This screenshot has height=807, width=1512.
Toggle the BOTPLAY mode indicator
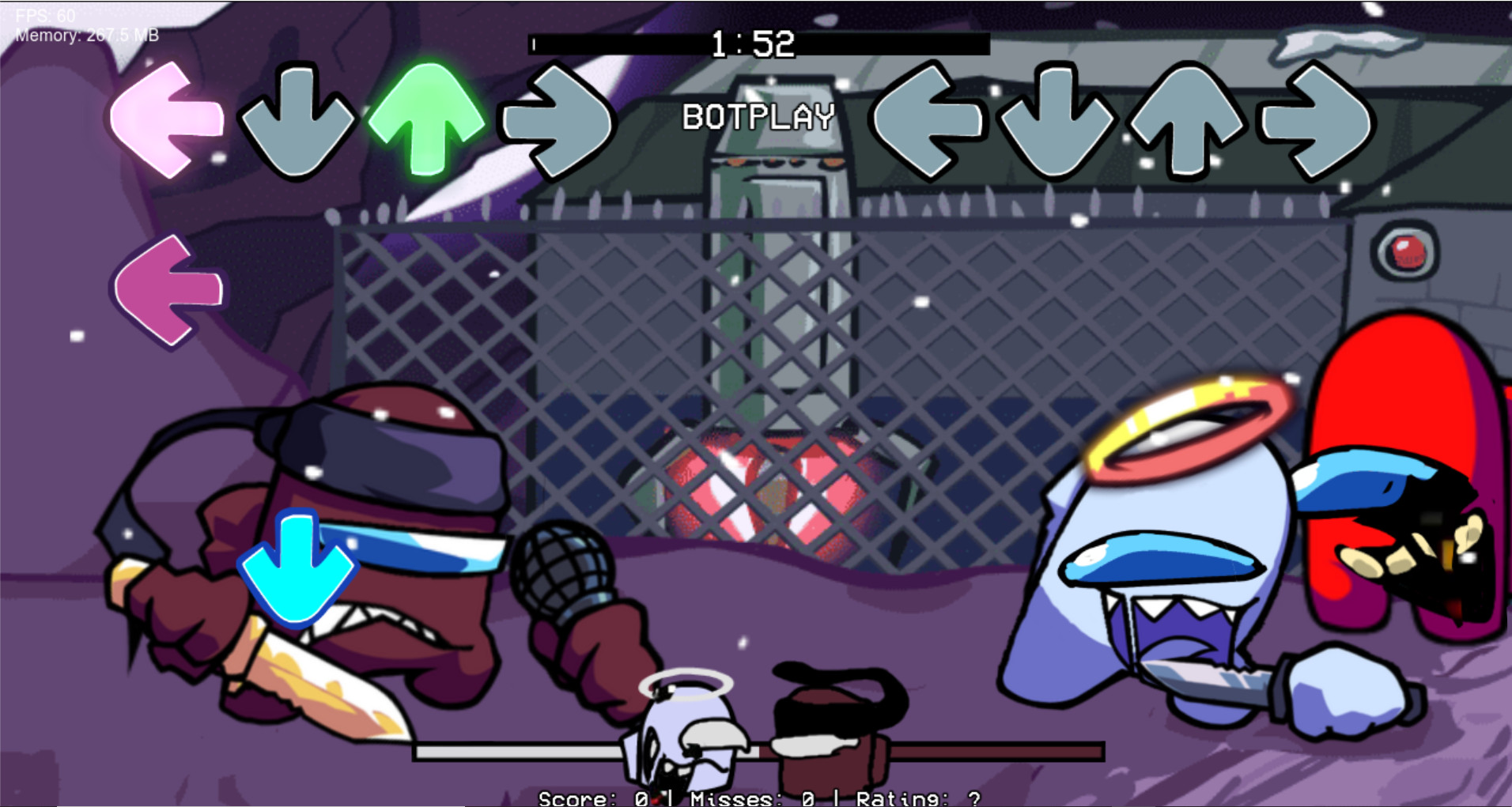click(760, 117)
